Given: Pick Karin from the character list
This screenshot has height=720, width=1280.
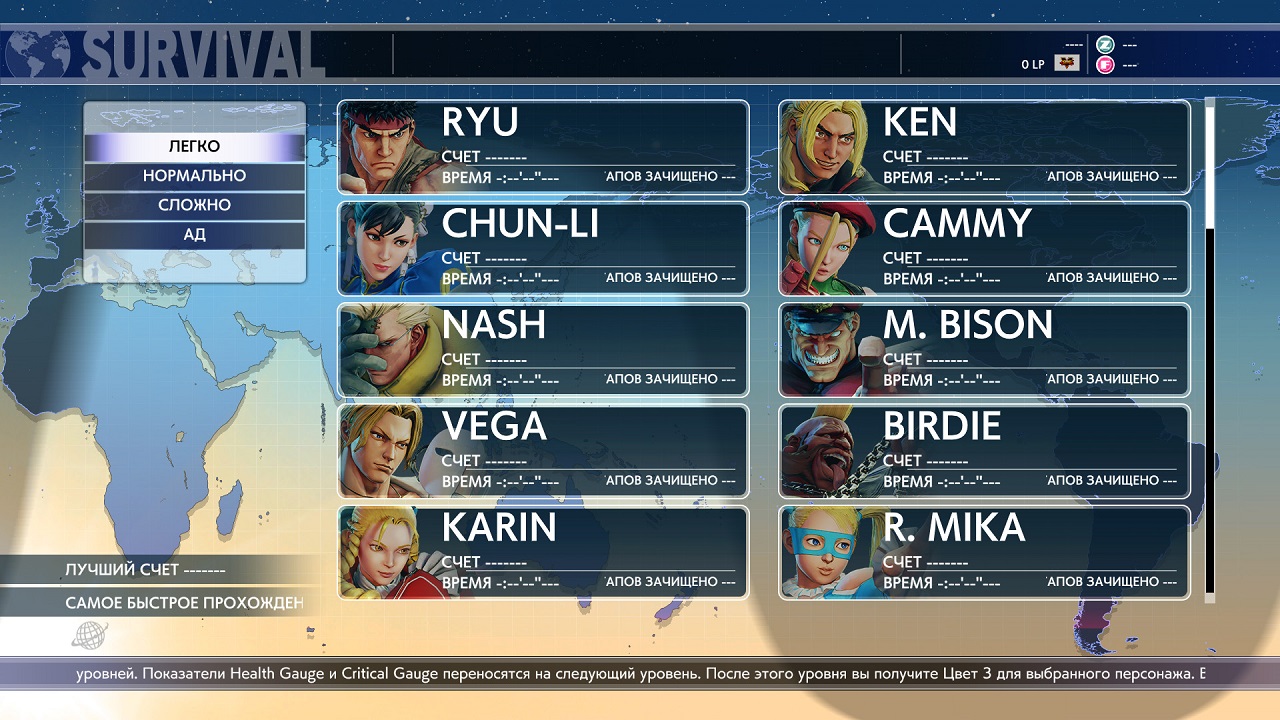Looking at the screenshot, I should point(543,552).
